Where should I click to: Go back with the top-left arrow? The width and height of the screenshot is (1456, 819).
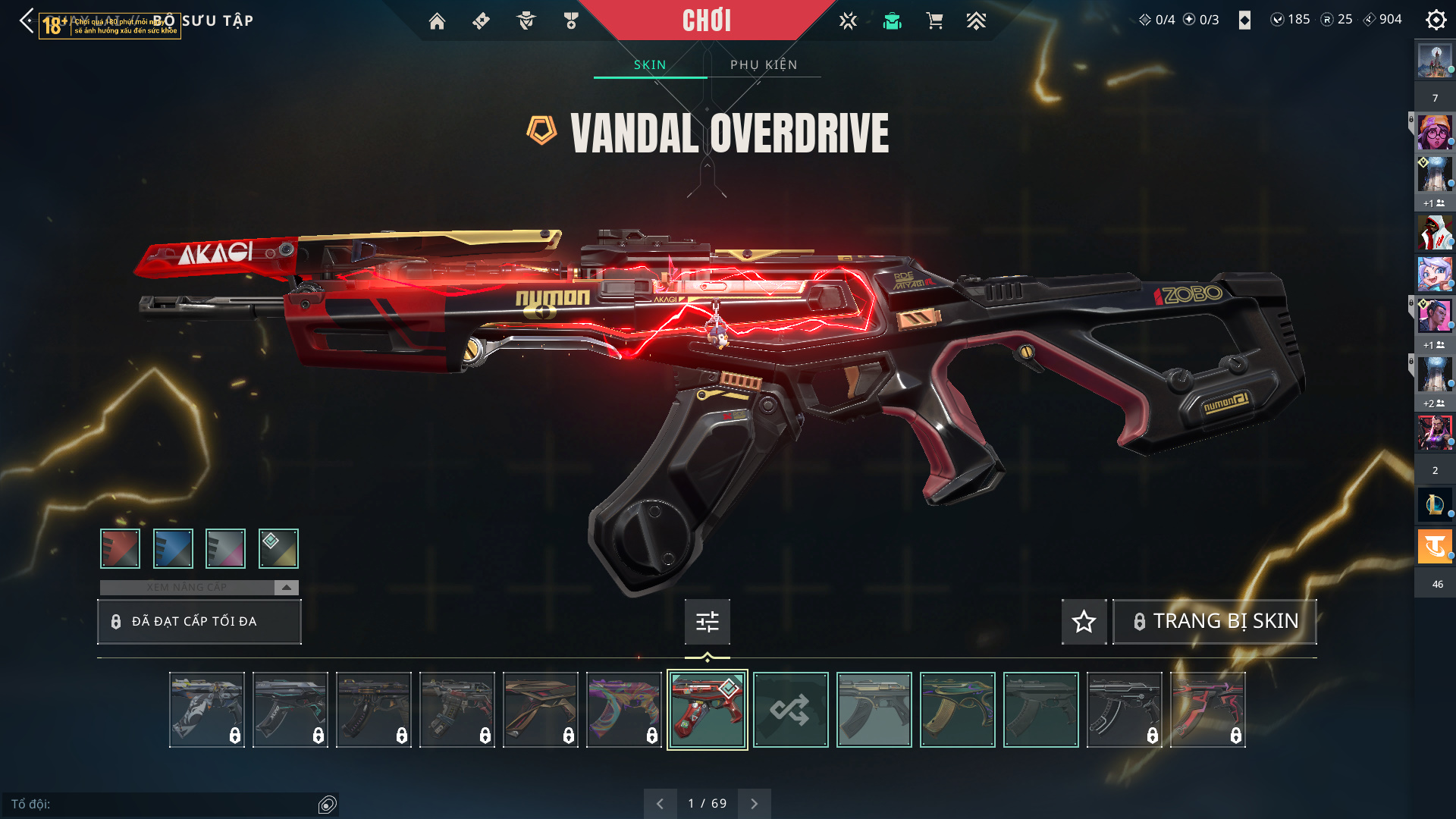click(27, 20)
